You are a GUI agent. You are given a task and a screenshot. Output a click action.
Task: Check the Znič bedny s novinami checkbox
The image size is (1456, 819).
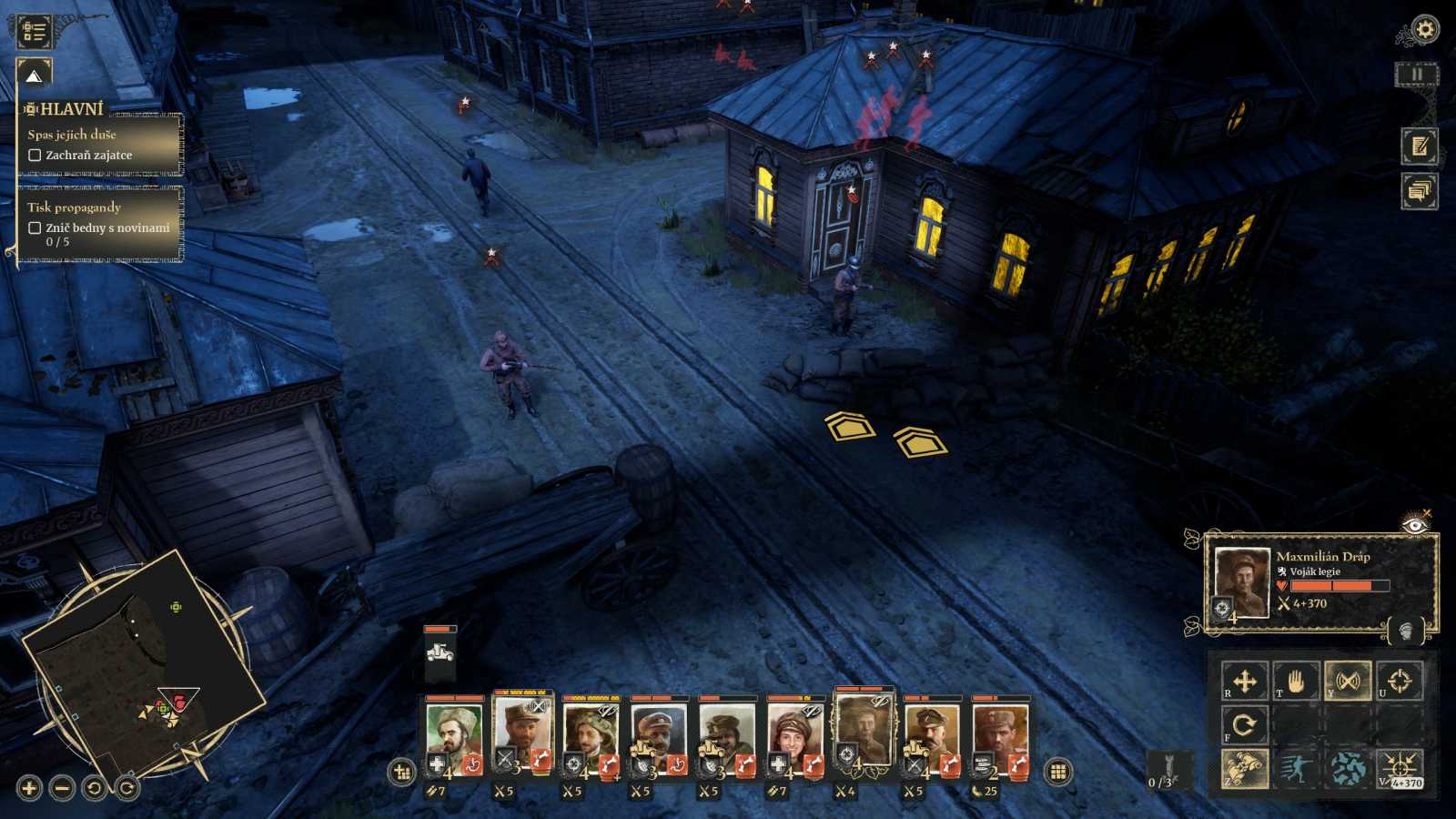pos(33,229)
